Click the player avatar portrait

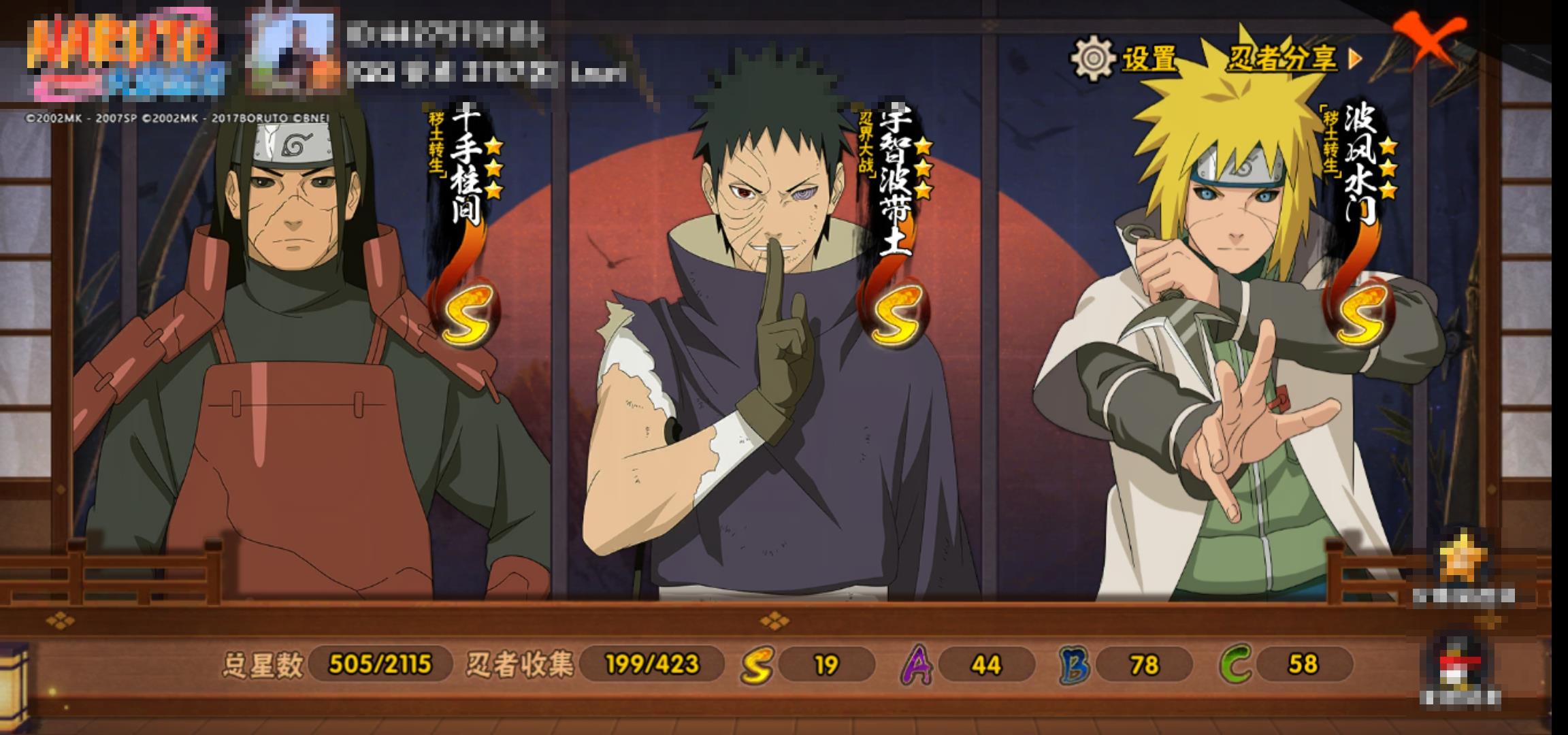click(x=291, y=52)
